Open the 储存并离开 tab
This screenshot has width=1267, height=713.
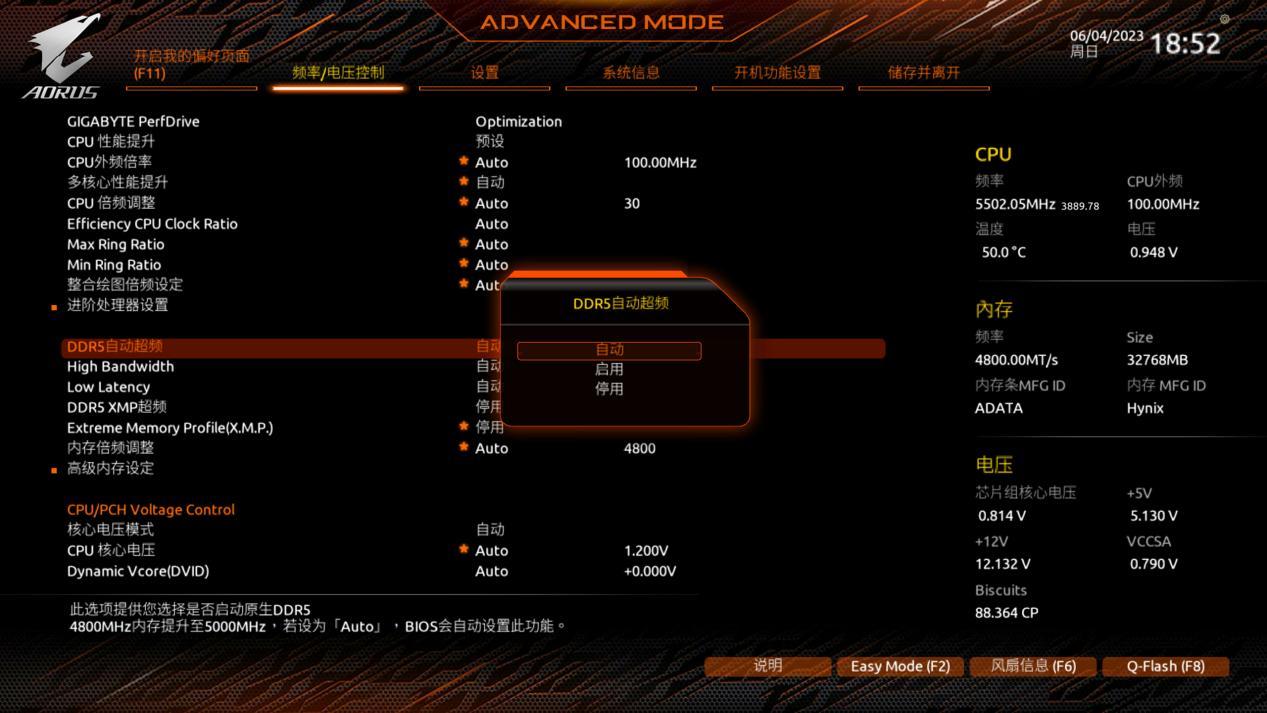point(923,72)
